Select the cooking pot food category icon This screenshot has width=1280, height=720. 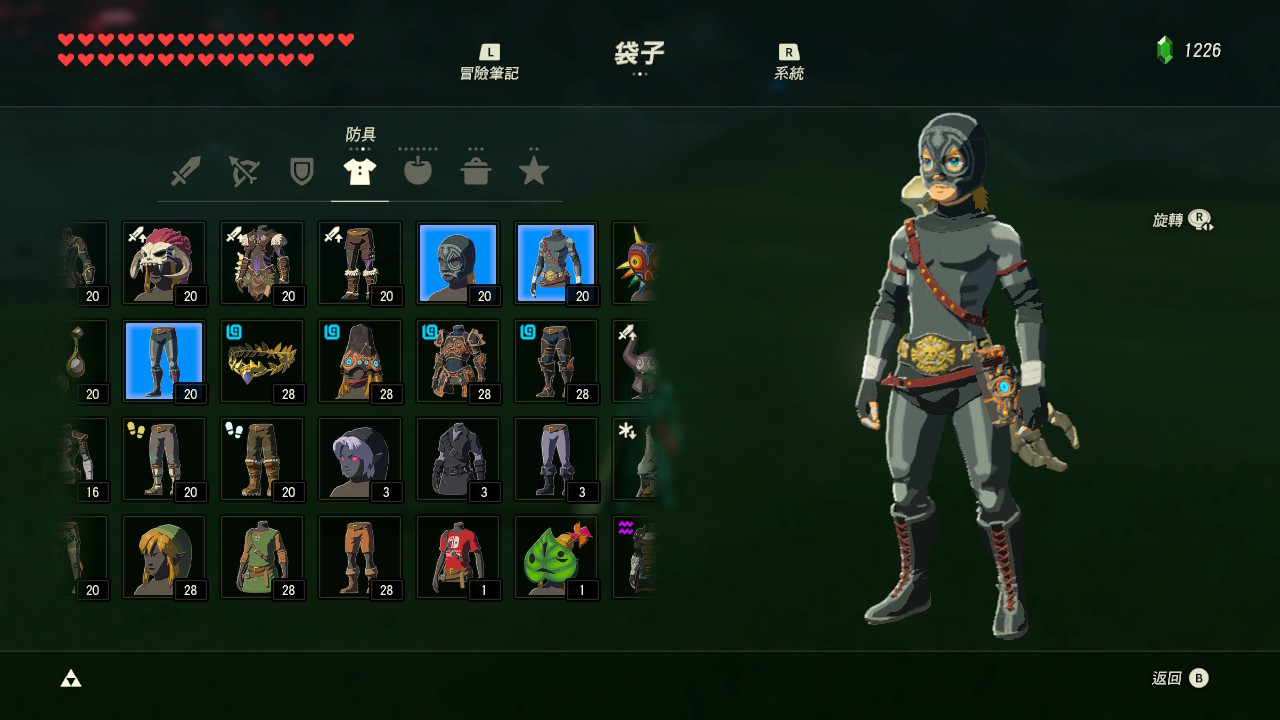tap(475, 170)
